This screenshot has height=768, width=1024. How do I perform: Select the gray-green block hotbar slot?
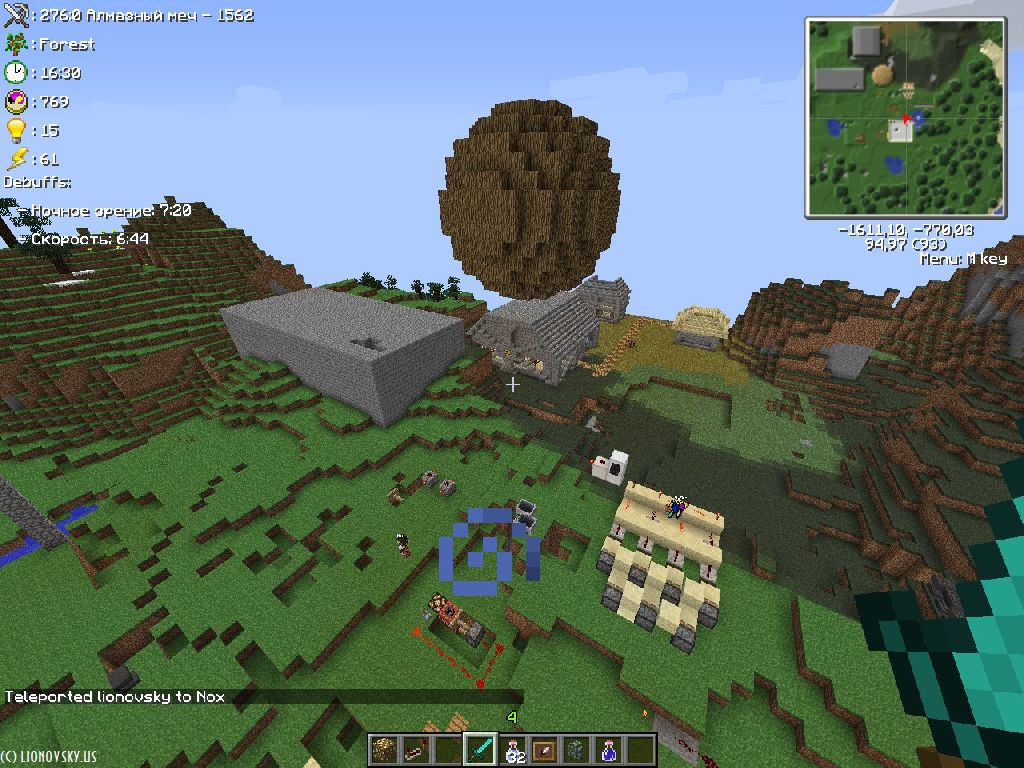tap(577, 749)
